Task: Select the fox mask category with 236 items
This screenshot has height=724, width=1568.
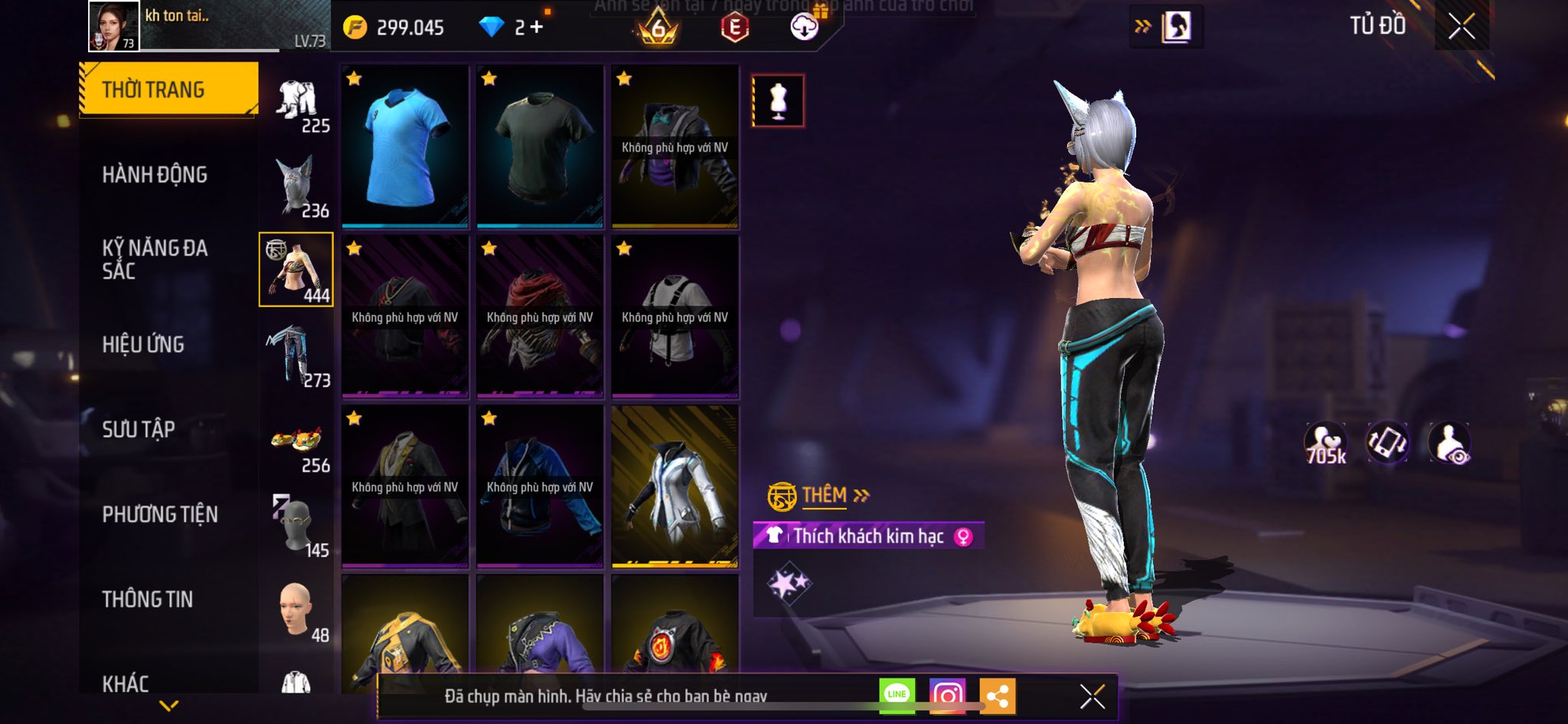Action: pos(296,186)
